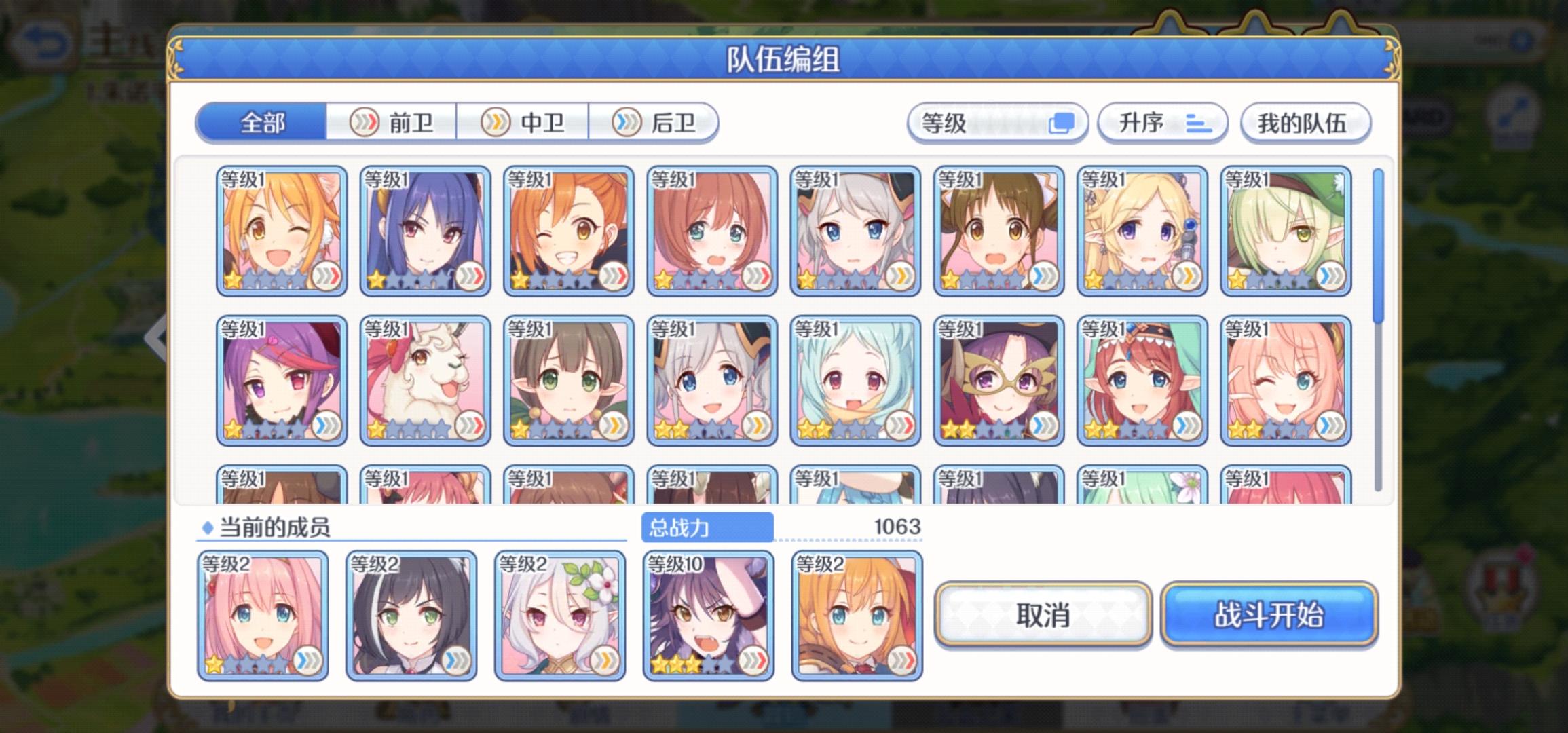Viewport: 1568px width, 733px height.
Task: Open the 等级 level sorting selector
Action: 998,123
